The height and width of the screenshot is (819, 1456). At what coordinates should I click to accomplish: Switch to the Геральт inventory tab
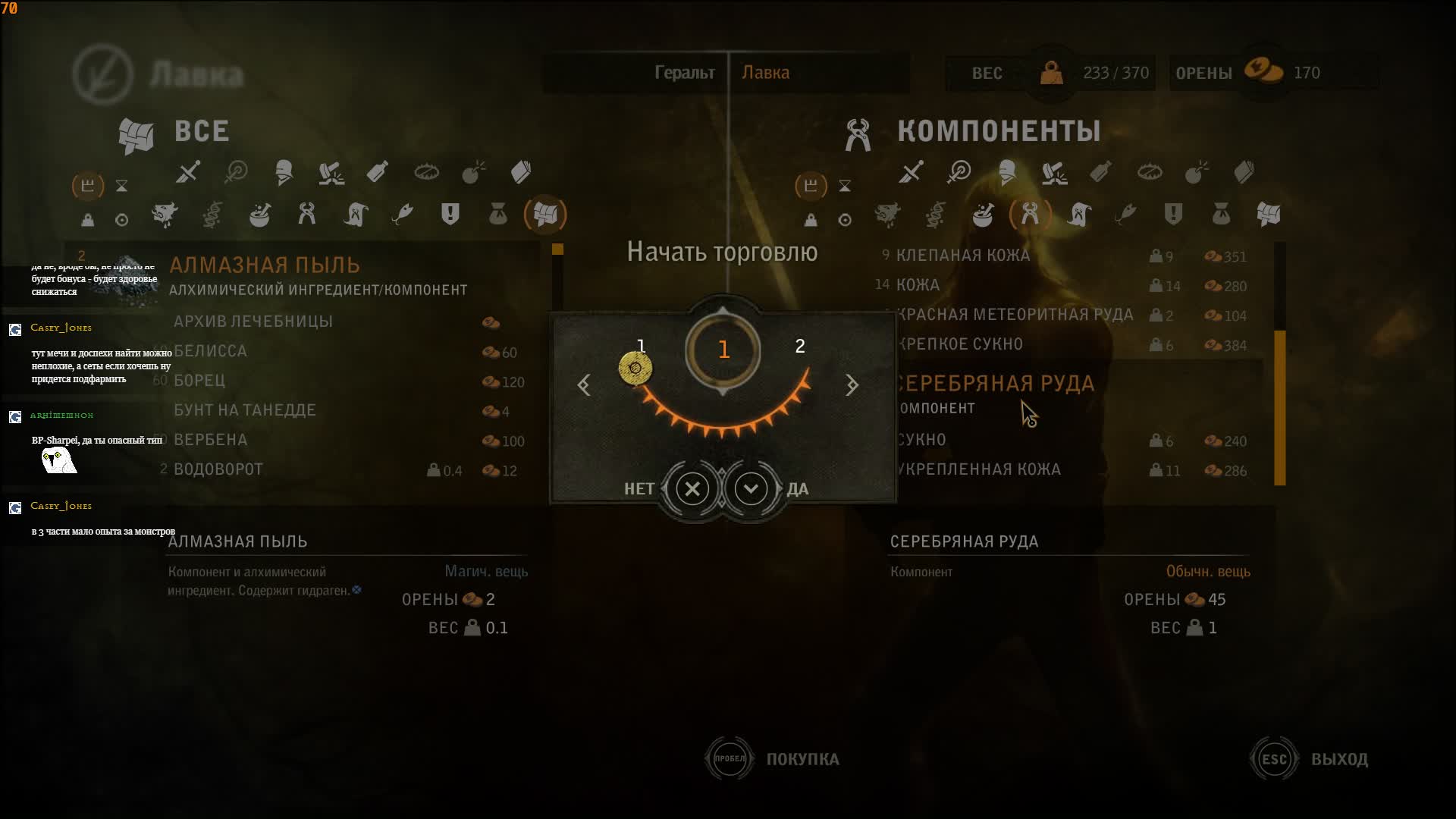684,73
